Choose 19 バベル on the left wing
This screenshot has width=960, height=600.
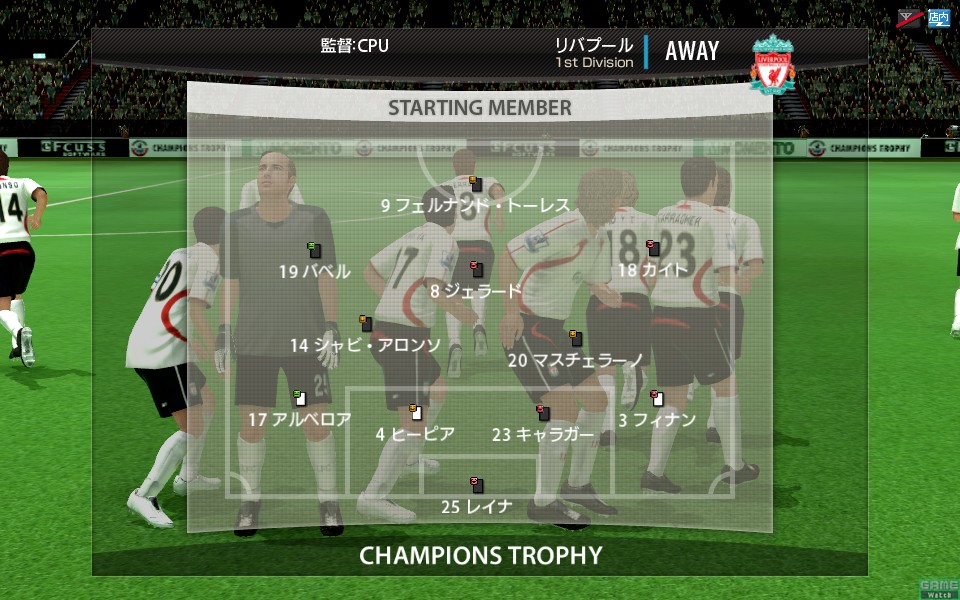(315, 271)
